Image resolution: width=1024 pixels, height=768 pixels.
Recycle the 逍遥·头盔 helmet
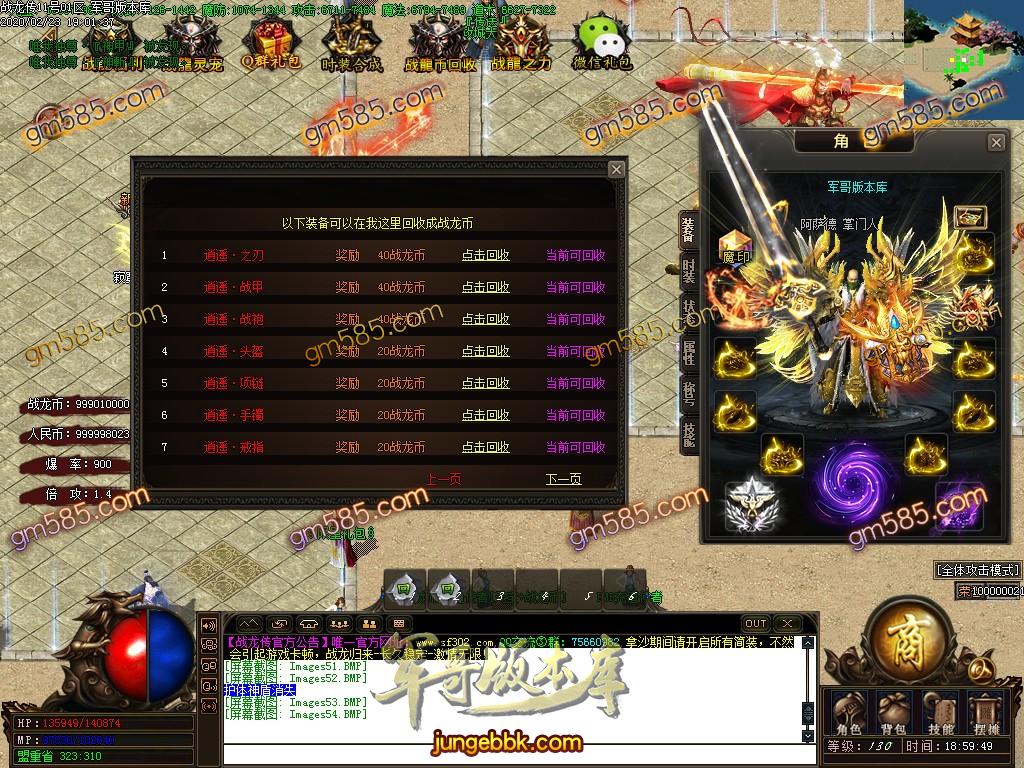485,352
